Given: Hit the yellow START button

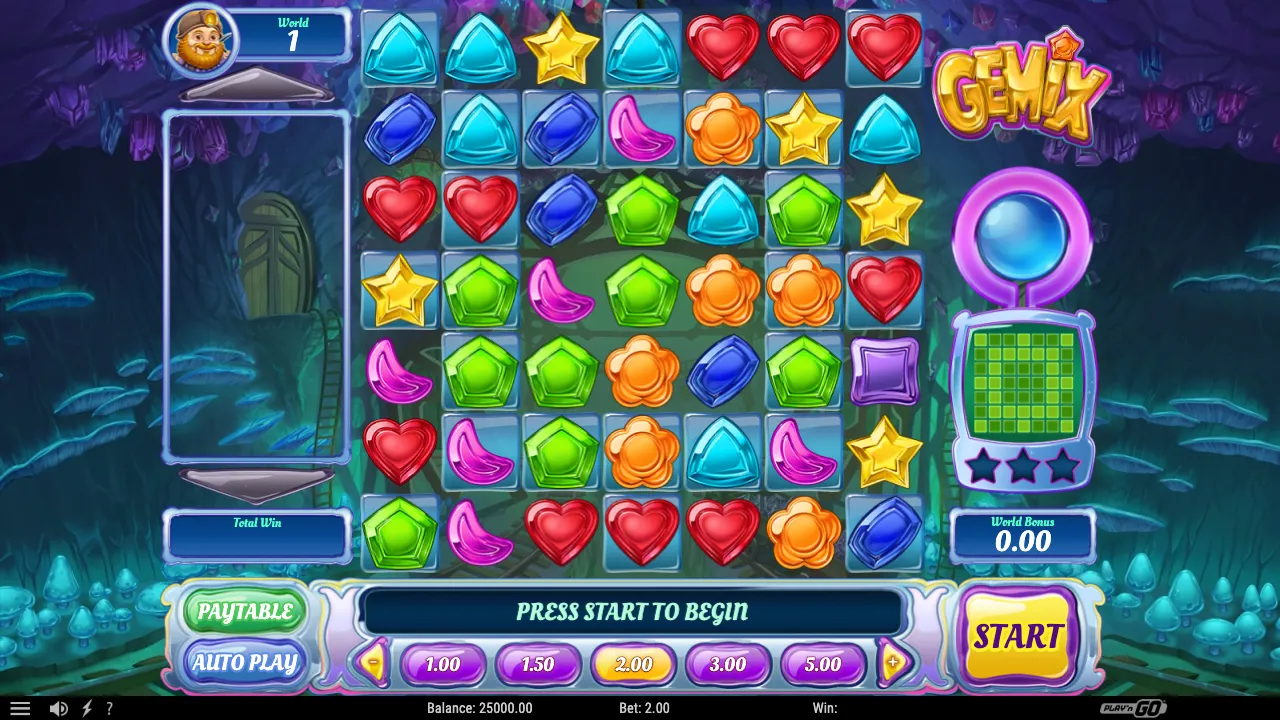Looking at the screenshot, I should 1018,636.
